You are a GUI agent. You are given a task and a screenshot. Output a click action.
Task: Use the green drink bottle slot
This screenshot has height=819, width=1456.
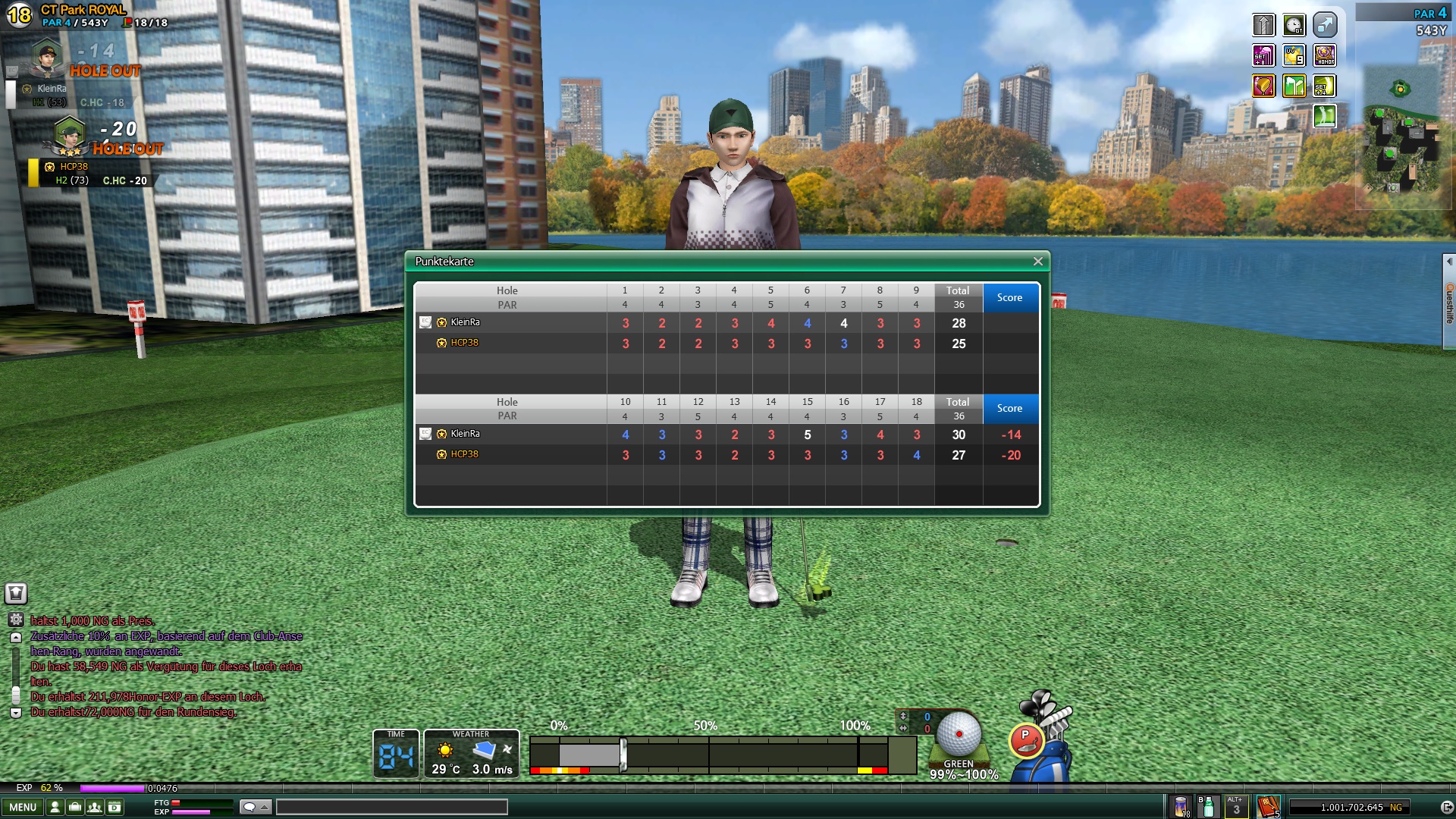[x=1208, y=807]
